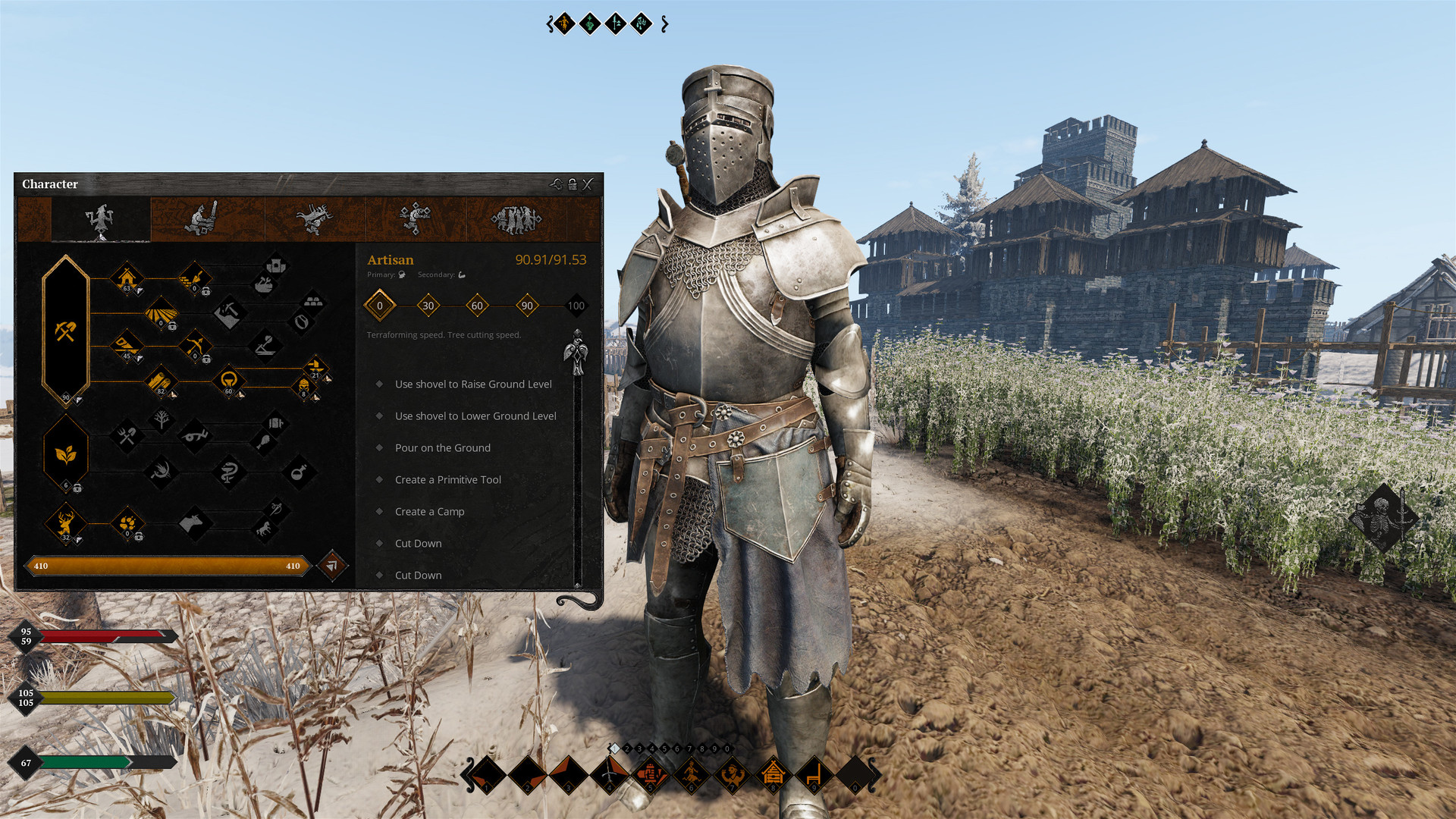1456x819 pixels.
Task: Close the Character window
Action: pos(588,184)
